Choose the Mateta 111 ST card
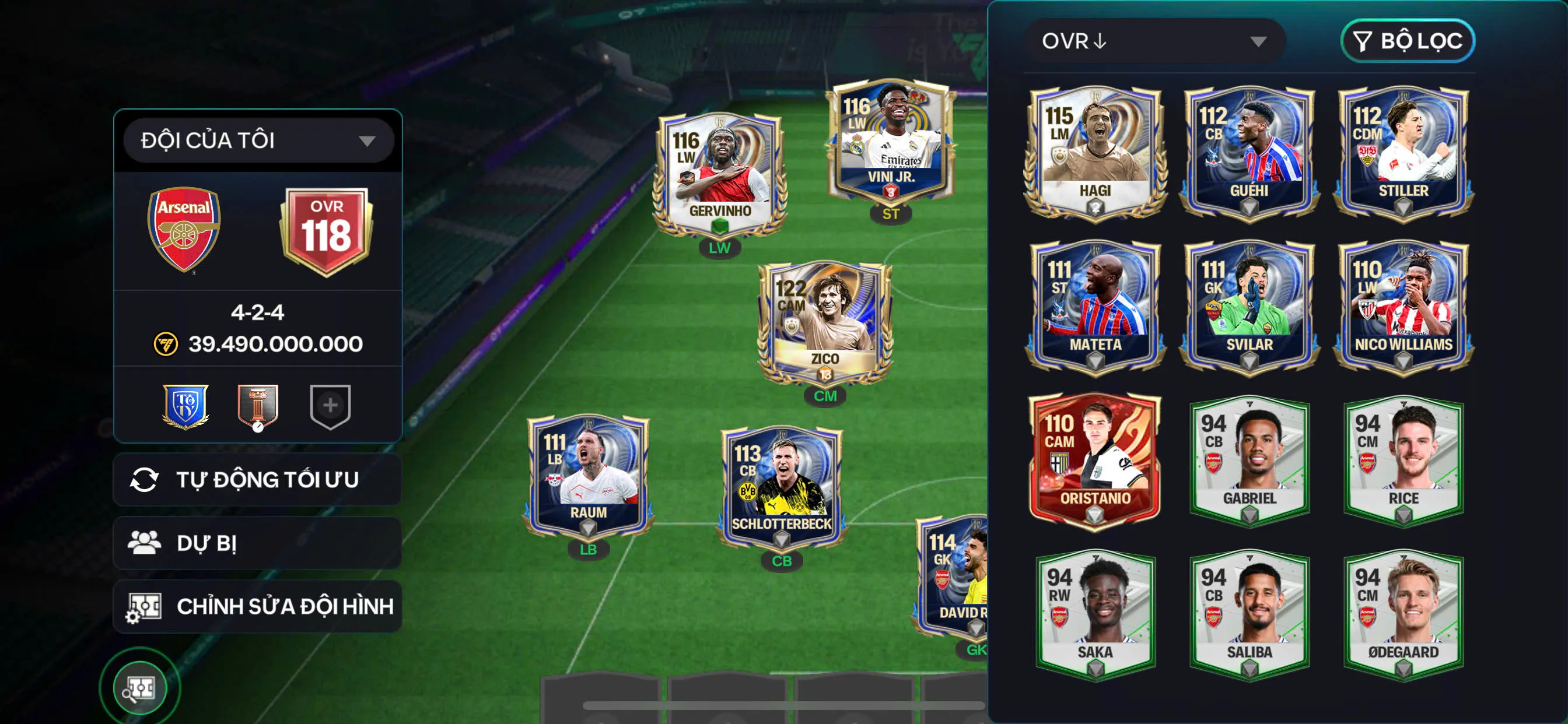The width and height of the screenshot is (1568, 724). pyautogui.click(x=1095, y=306)
